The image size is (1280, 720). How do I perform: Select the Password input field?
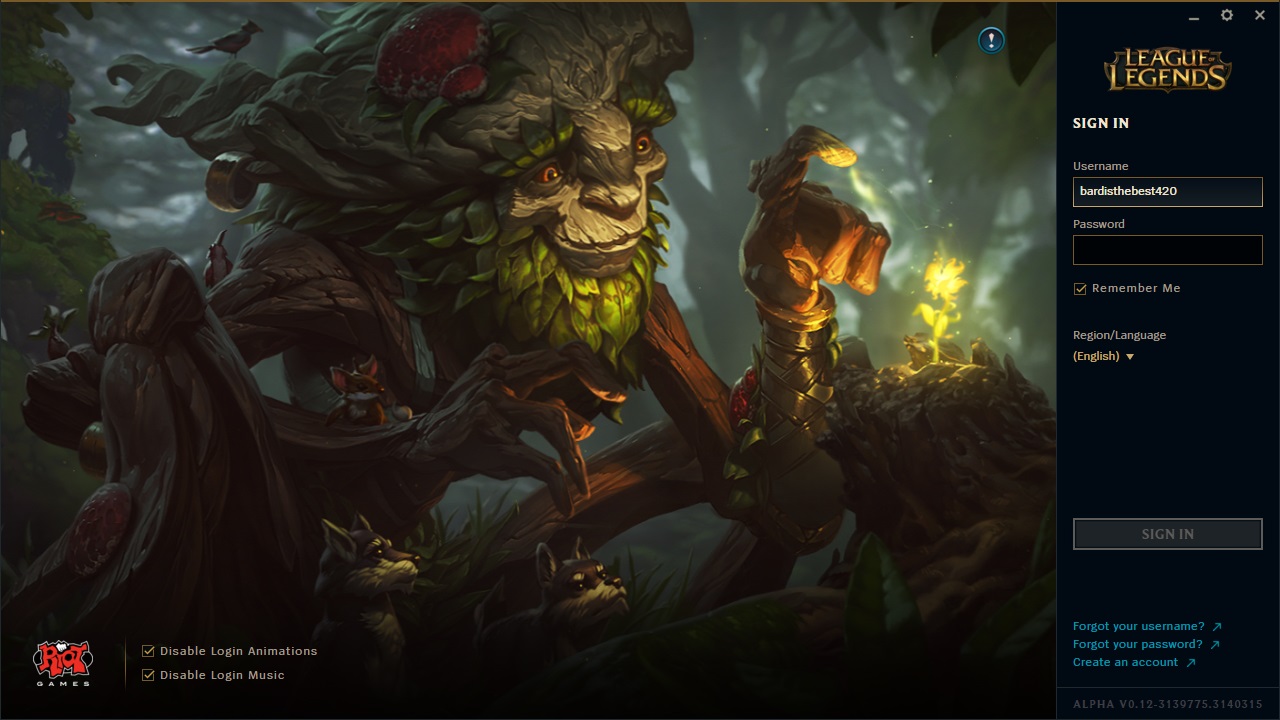click(x=1167, y=249)
